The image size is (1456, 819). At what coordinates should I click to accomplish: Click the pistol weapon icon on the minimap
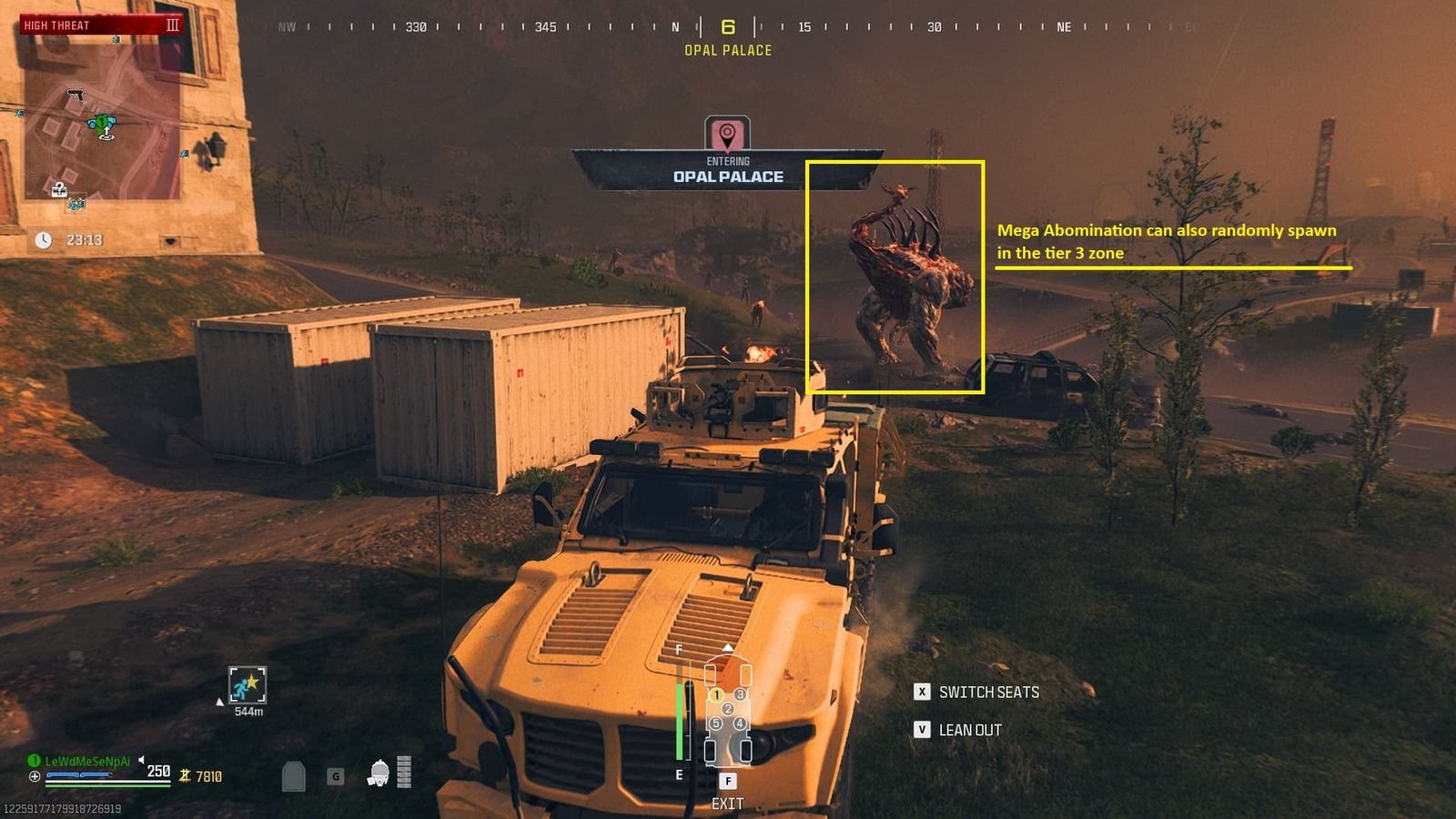click(76, 95)
